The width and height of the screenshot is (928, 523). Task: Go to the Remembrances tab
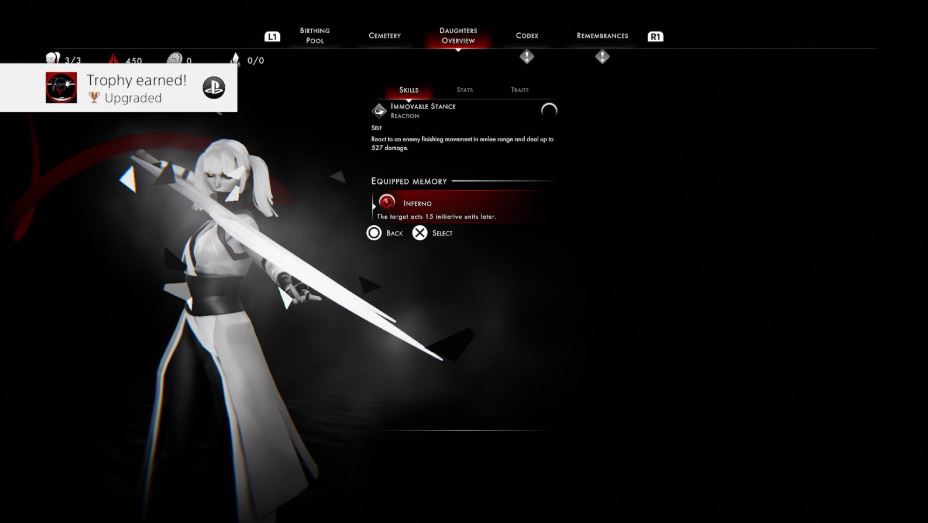point(602,36)
